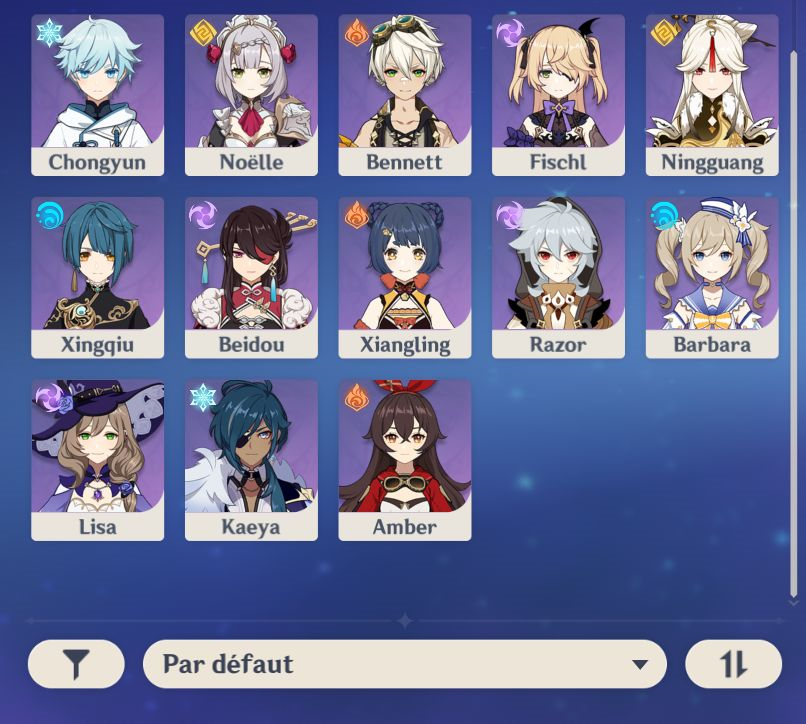
Task: Select Fischl's portrait card
Action: tap(558, 94)
